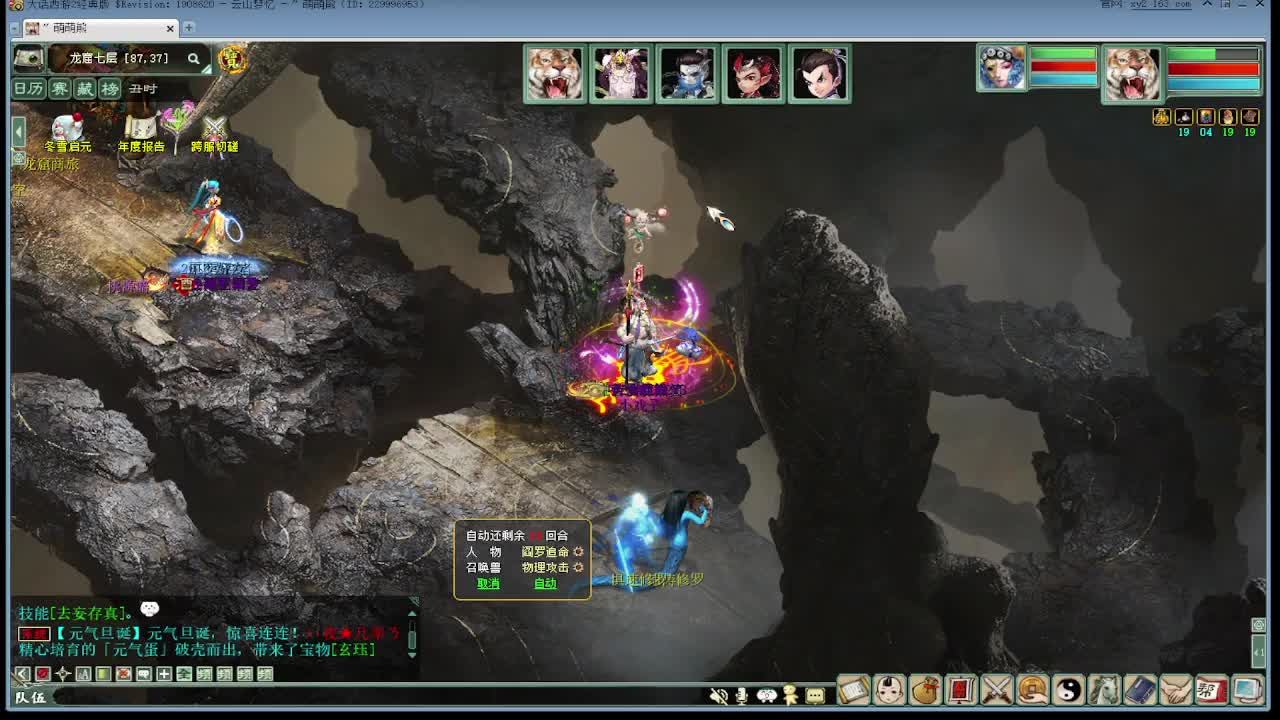Open the 跨服切磋 crossed-swords event

tap(214, 132)
